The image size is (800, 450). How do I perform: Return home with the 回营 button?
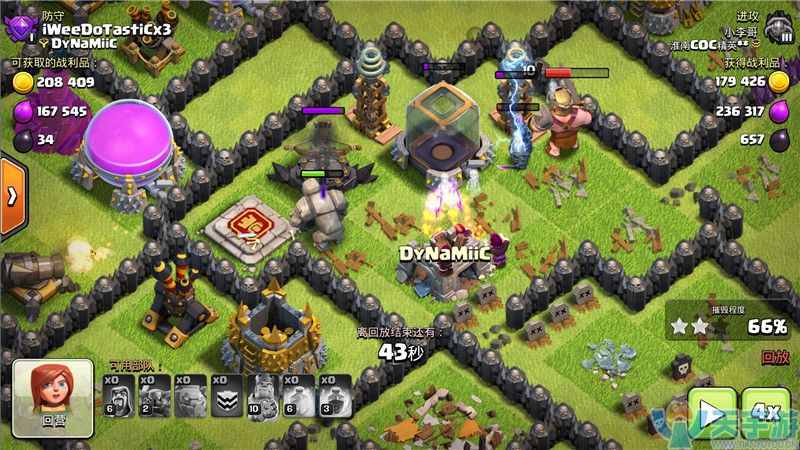click(x=53, y=399)
